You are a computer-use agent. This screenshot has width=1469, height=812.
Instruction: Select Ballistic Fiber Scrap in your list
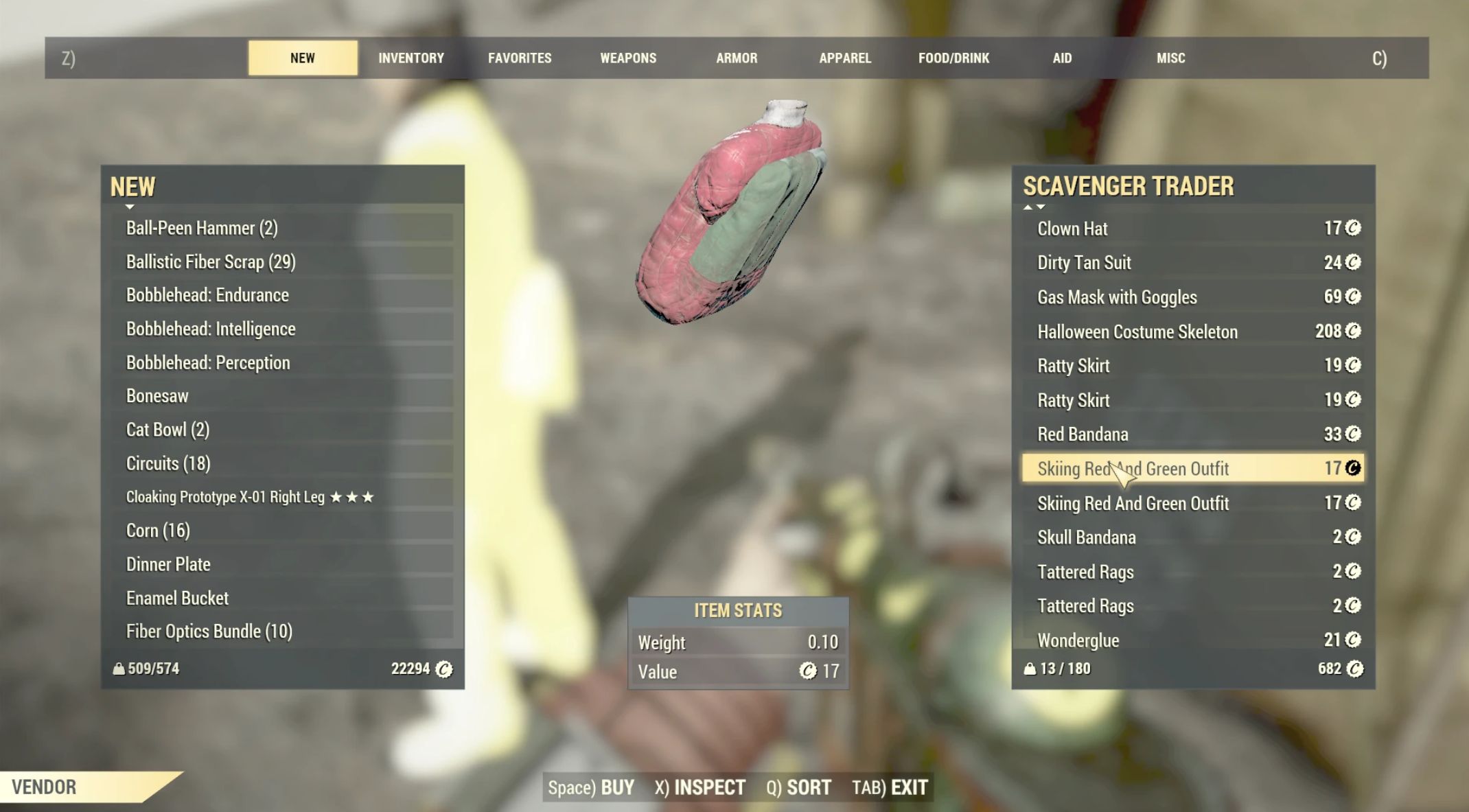[x=281, y=262]
